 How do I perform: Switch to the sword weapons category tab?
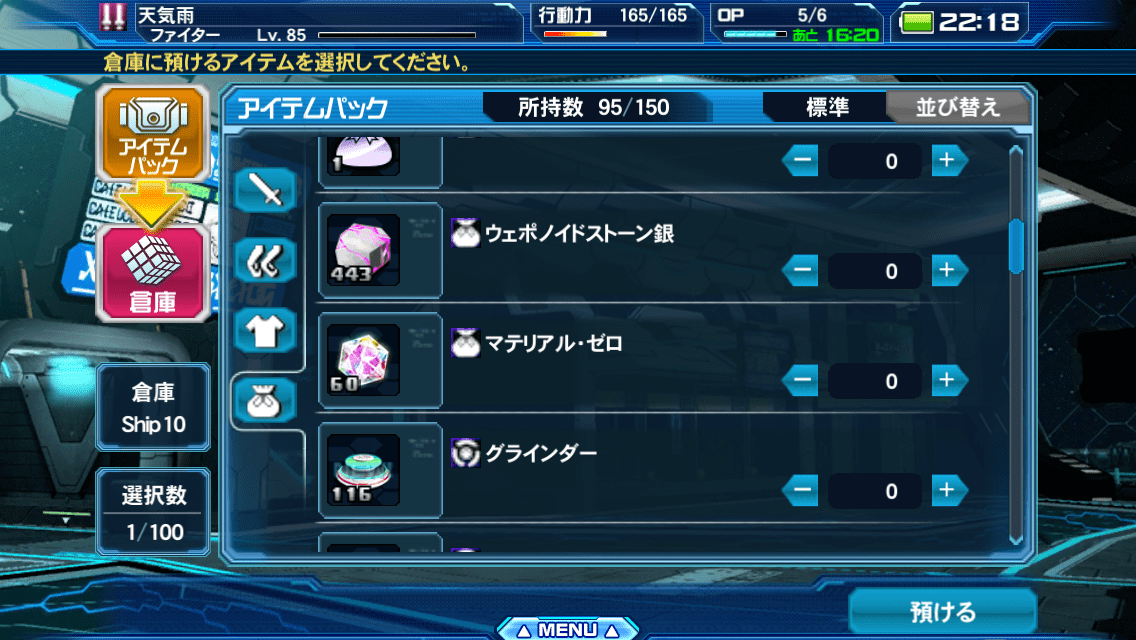267,191
